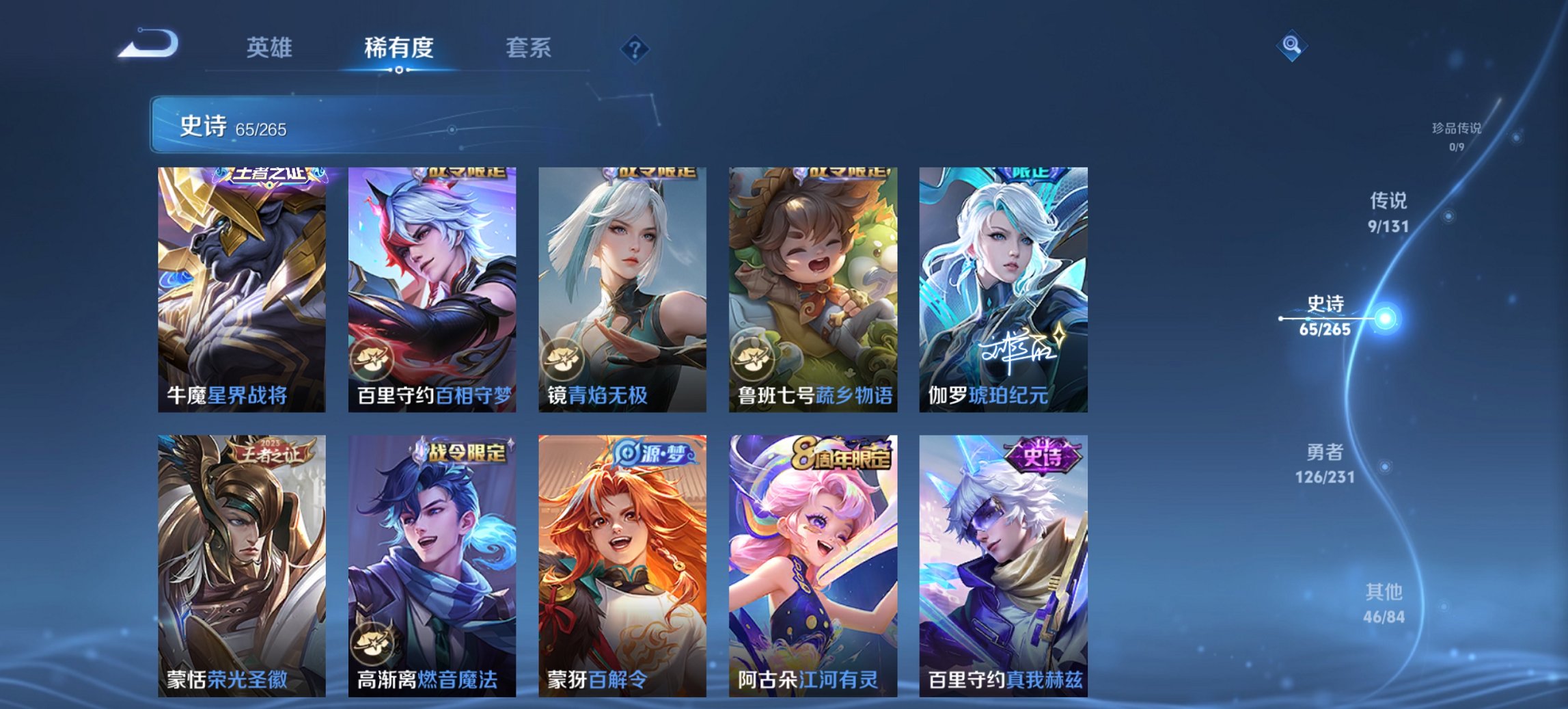
Task: Open the help question mark icon
Action: point(634,49)
